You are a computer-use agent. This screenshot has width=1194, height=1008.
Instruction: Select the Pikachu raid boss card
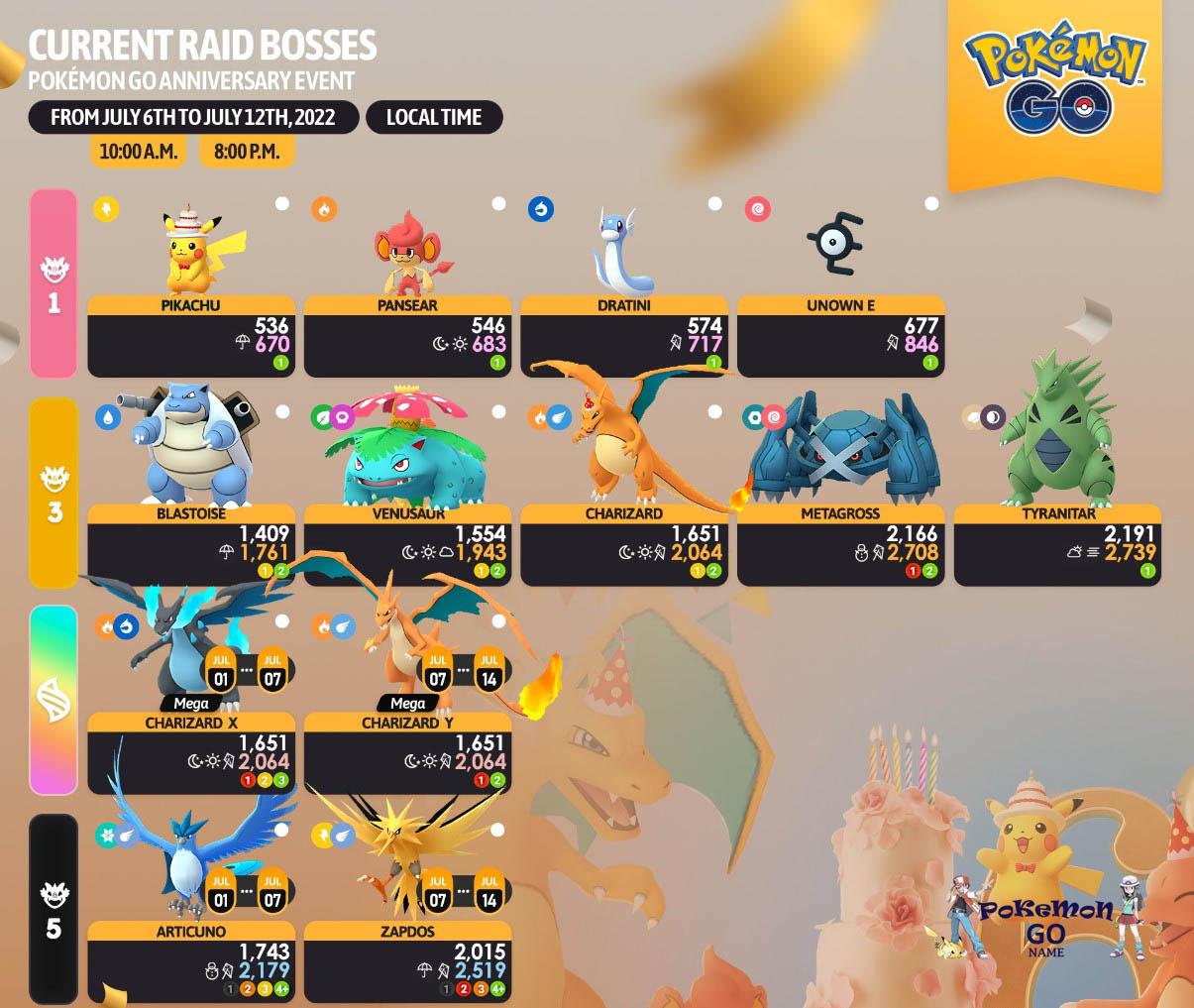pos(191,336)
